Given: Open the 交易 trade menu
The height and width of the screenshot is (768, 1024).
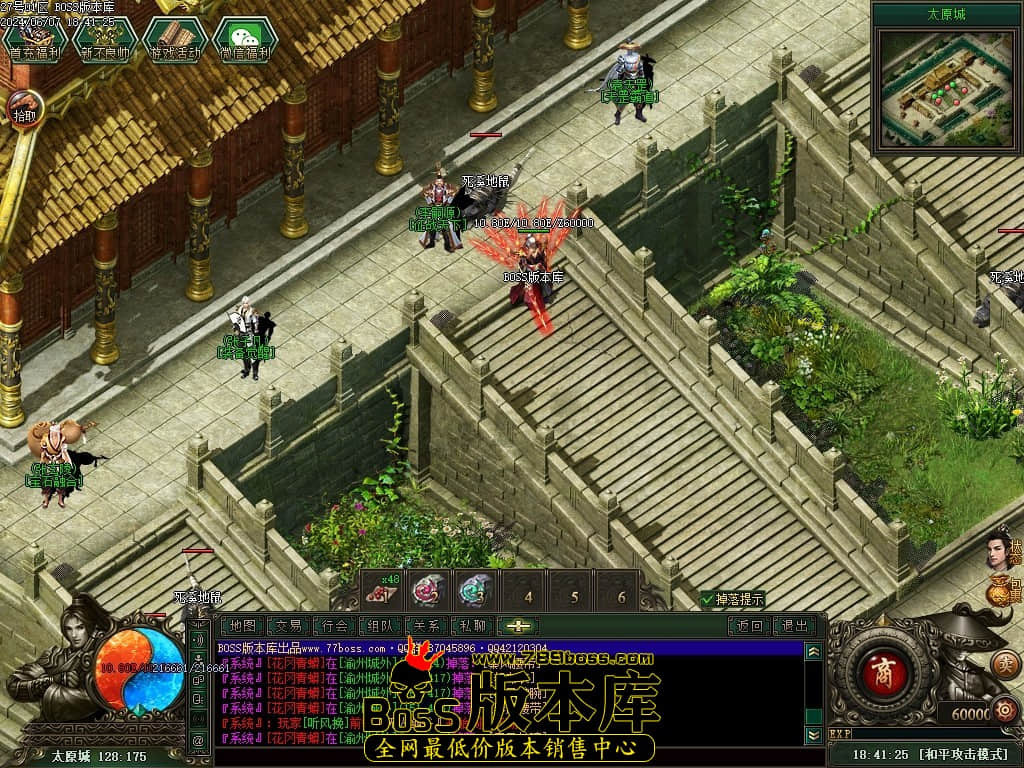Looking at the screenshot, I should point(289,626).
